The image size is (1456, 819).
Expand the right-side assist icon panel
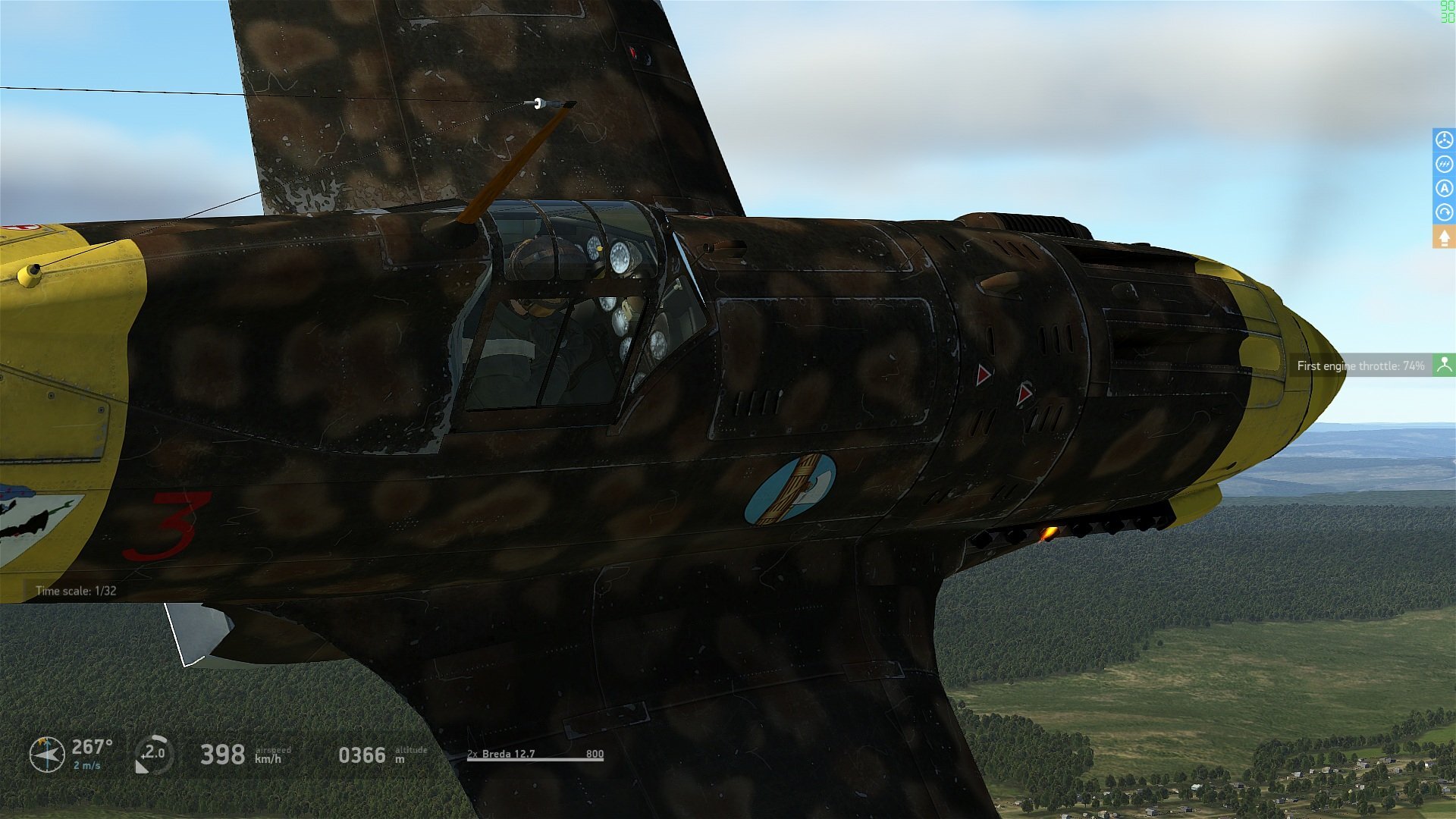(1443, 237)
